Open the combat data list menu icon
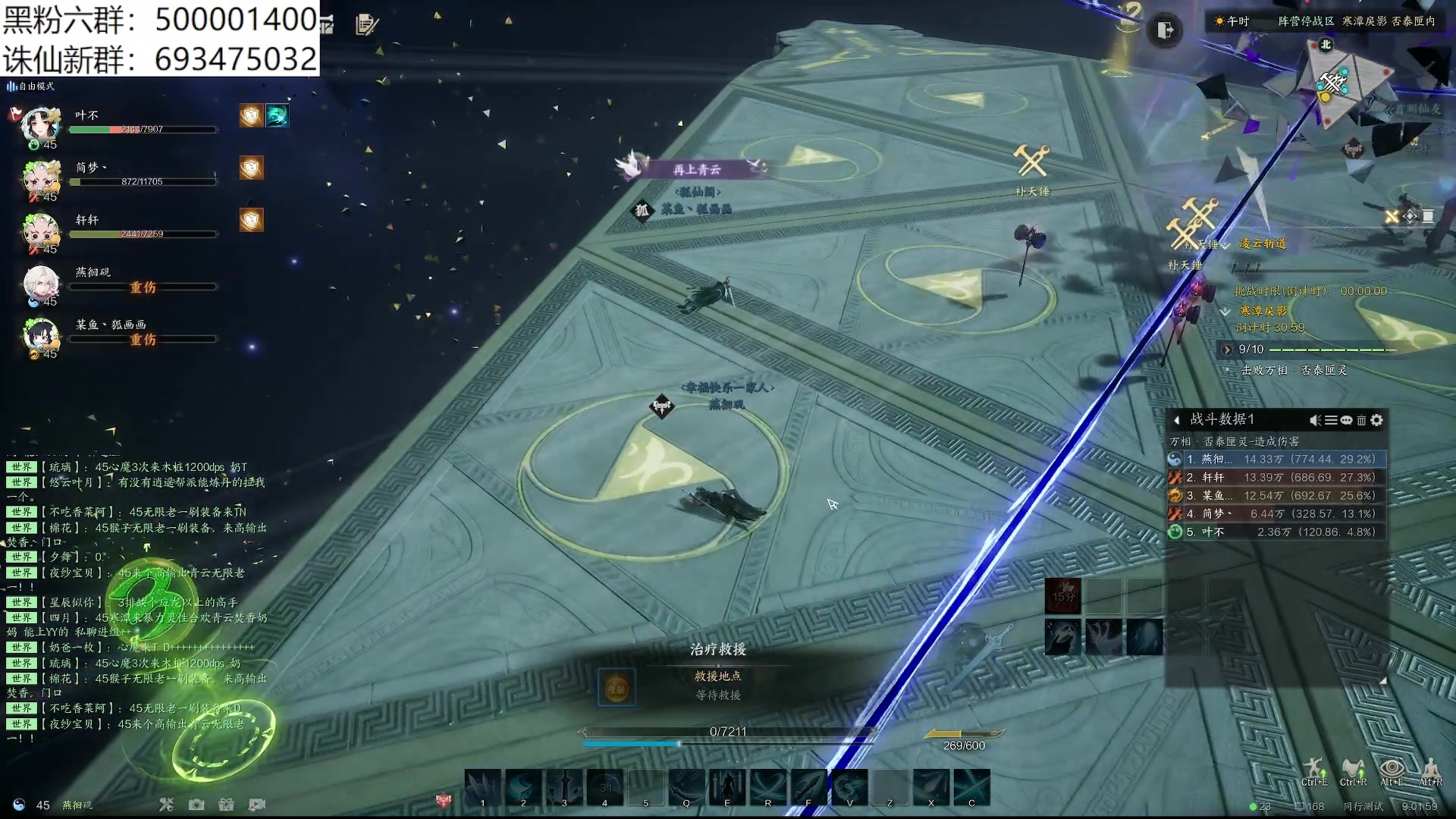The width and height of the screenshot is (1456, 819). 1331,420
